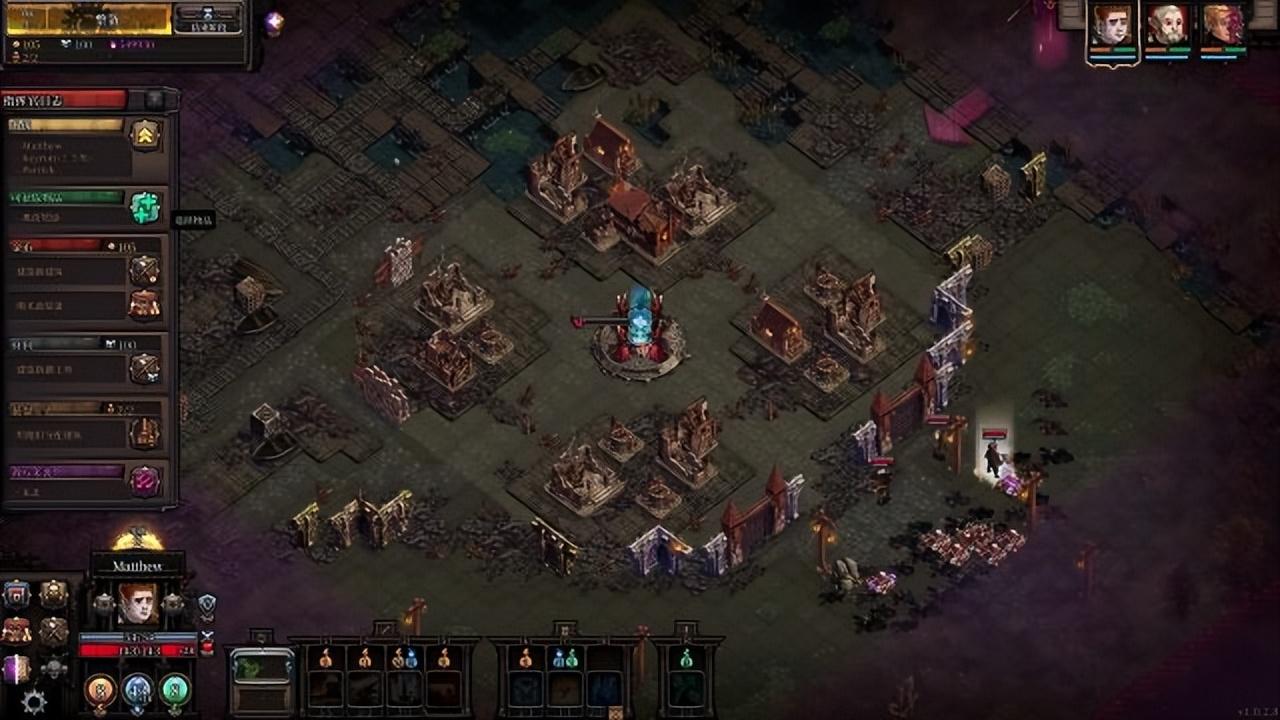
Task: Click the purple book icon
Action: [16, 668]
